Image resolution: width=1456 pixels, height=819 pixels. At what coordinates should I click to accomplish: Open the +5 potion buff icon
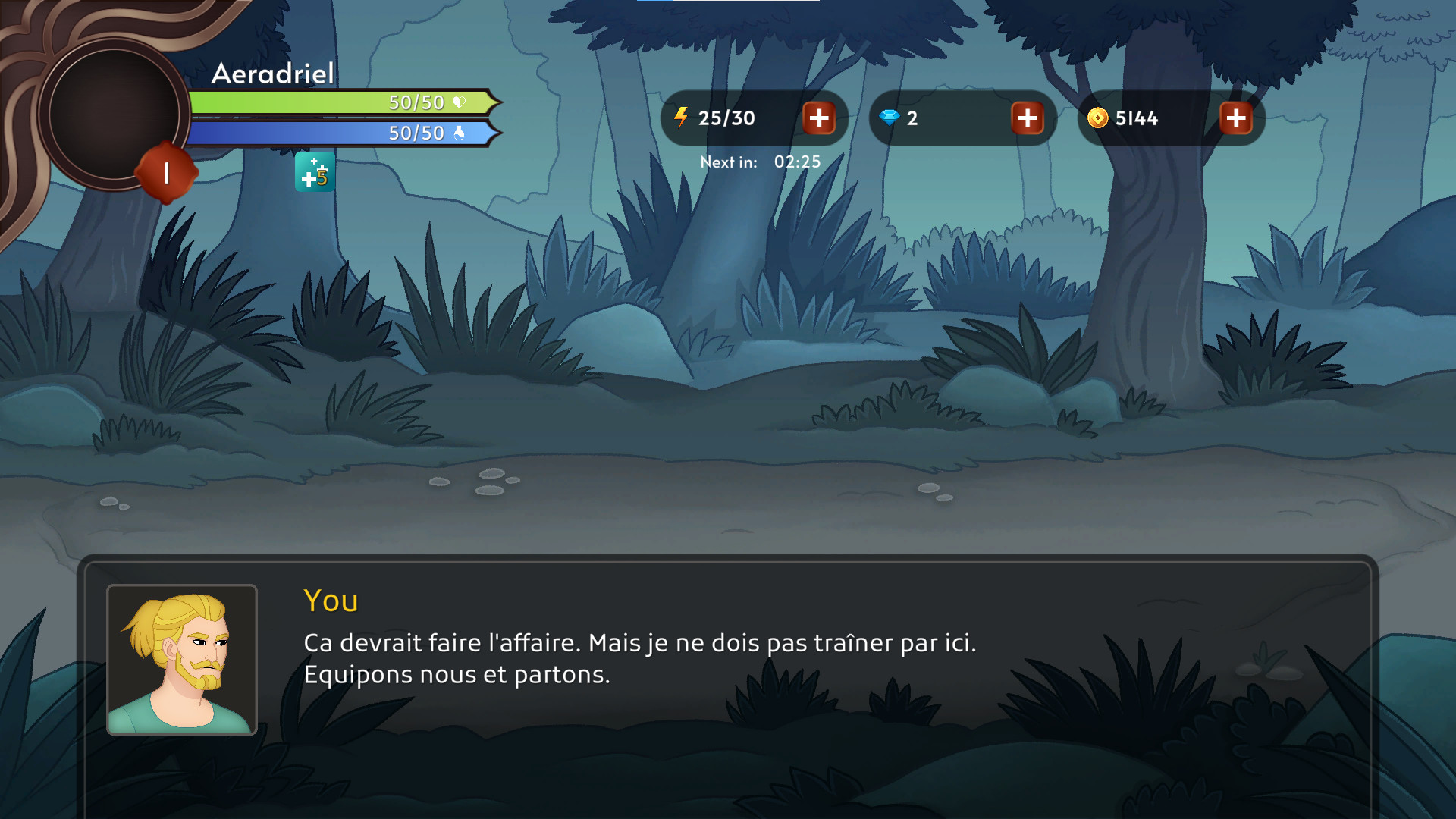point(315,173)
